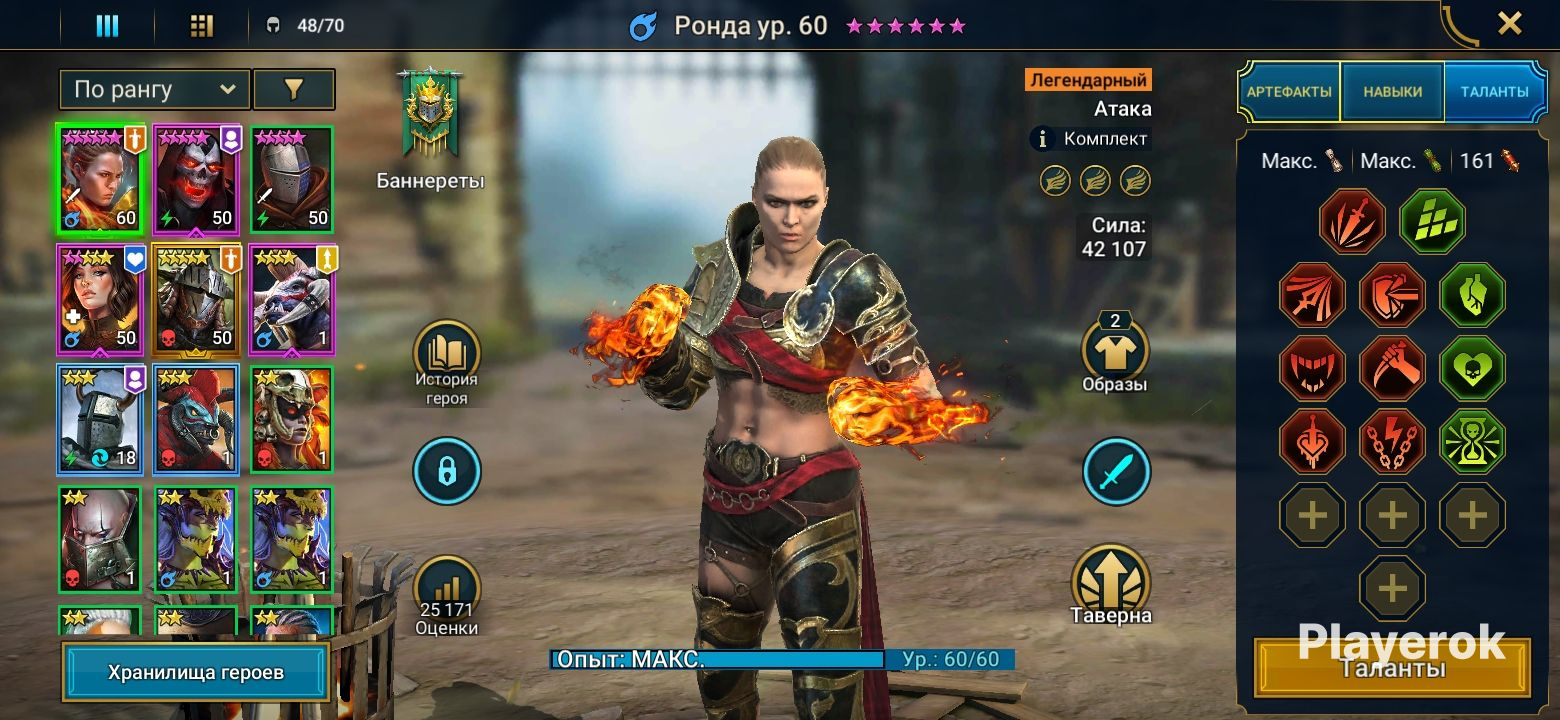The height and width of the screenshot is (720, 1560).
Task: Expand the По рангу sort dropdown
Action: point(155,90)
